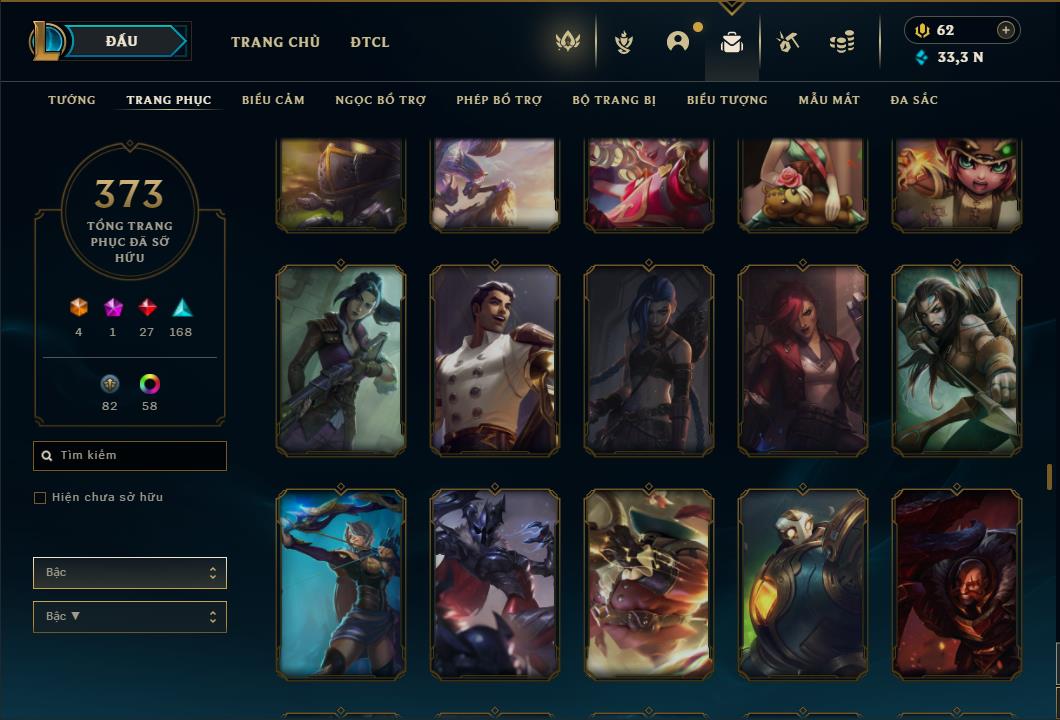Switch to the TƯỚNG tab
1060x720 pixels.
tap(72, 100)
